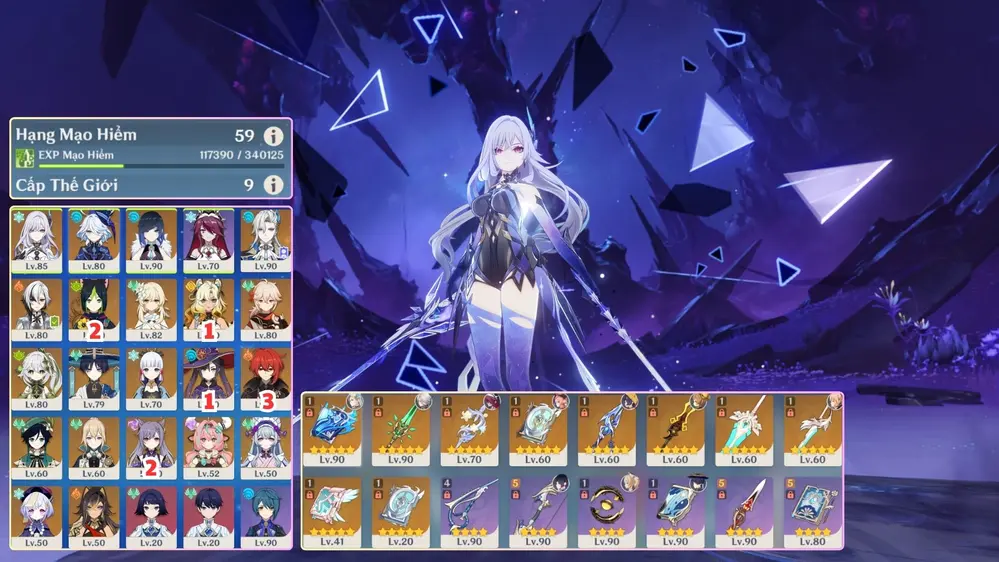Choose the Yelan Lv.90 character card
This screenshot has width=999, height=562.
(x=151, y=240)
